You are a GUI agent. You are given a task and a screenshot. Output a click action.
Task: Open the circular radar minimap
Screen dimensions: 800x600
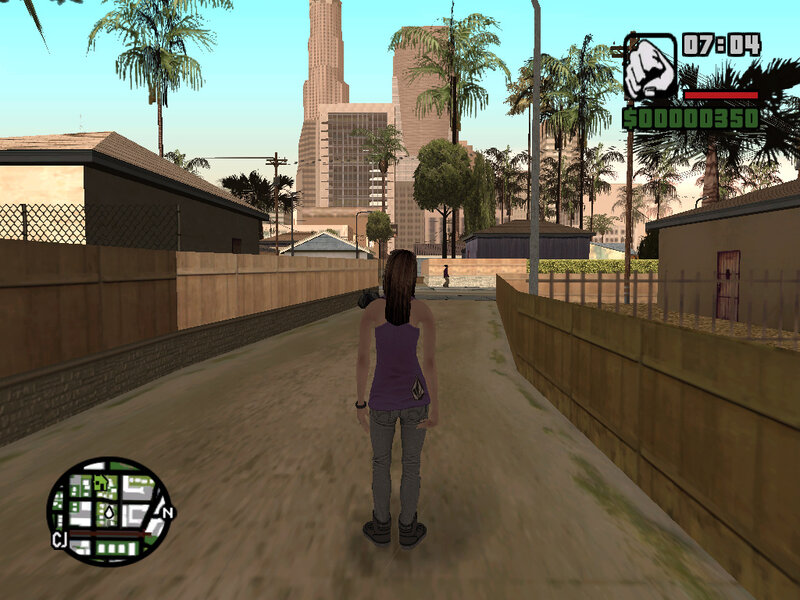click(x=109, y=511)
